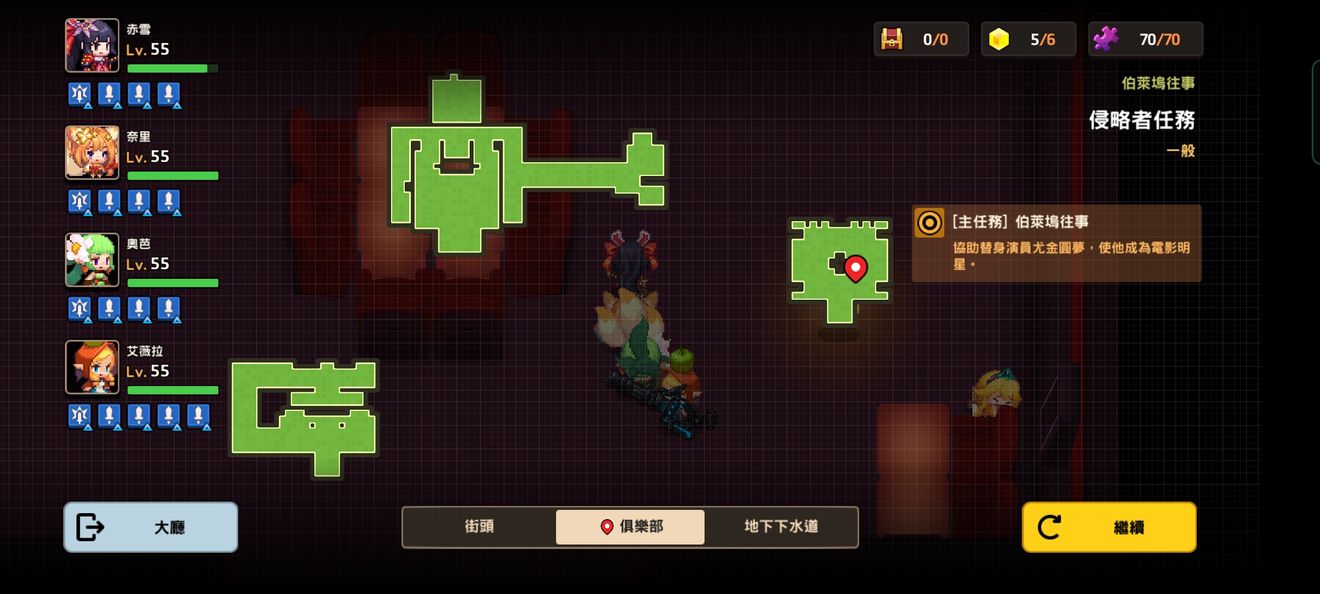
Task: Open the 地下下水道 map tab
Action: pos(781,526)
